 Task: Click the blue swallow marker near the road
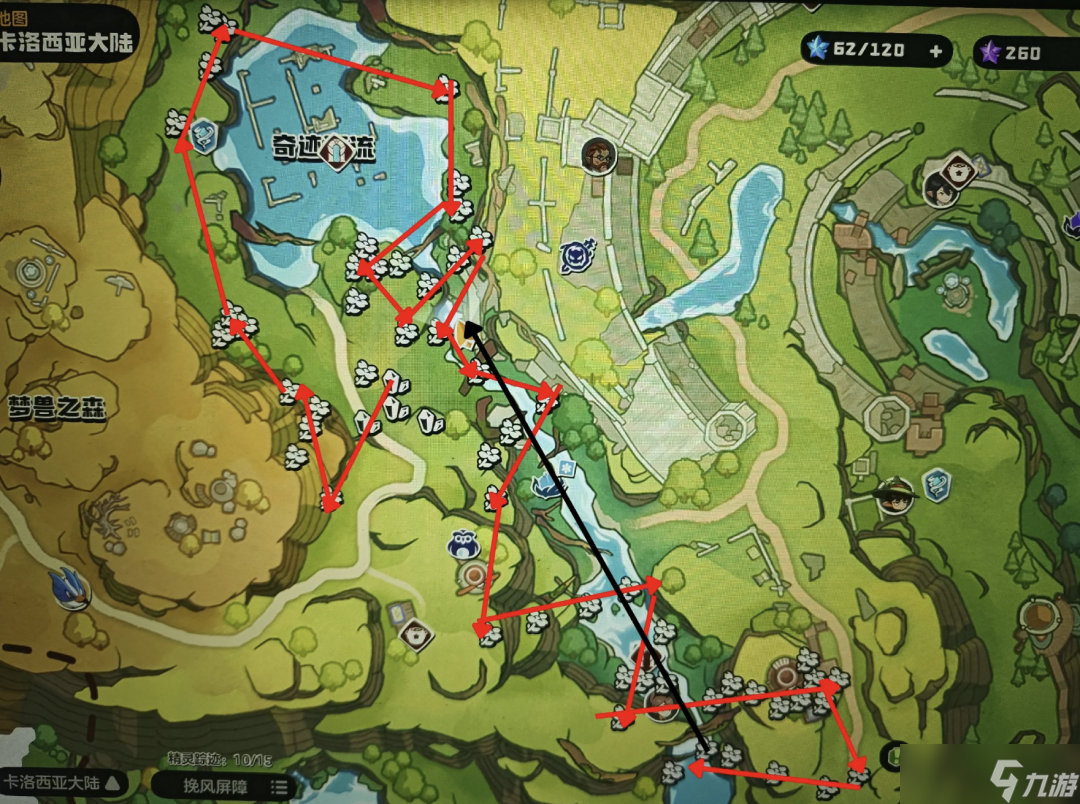point(70,587)
